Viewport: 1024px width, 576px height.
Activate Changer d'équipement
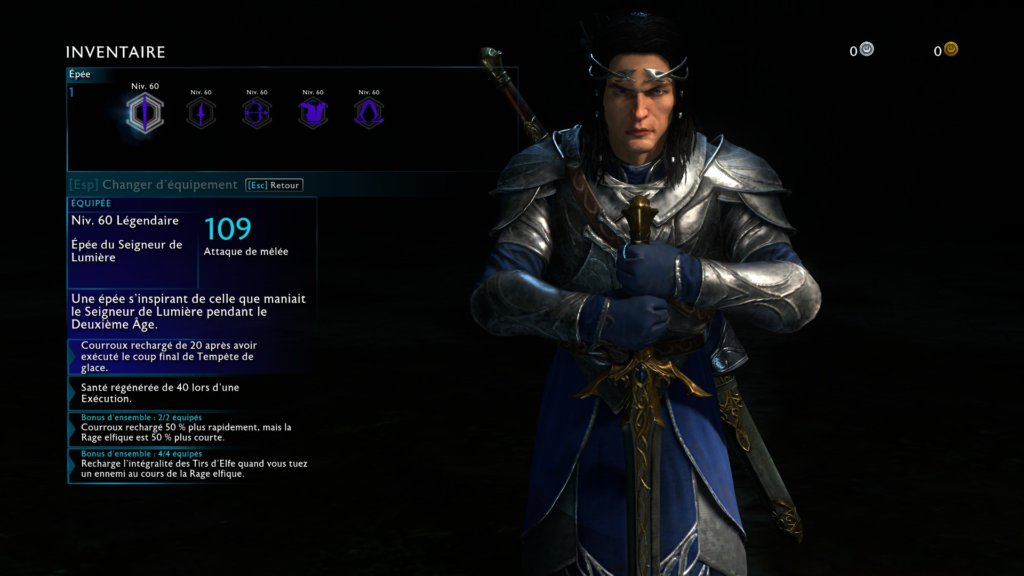(x=153, y=185)
